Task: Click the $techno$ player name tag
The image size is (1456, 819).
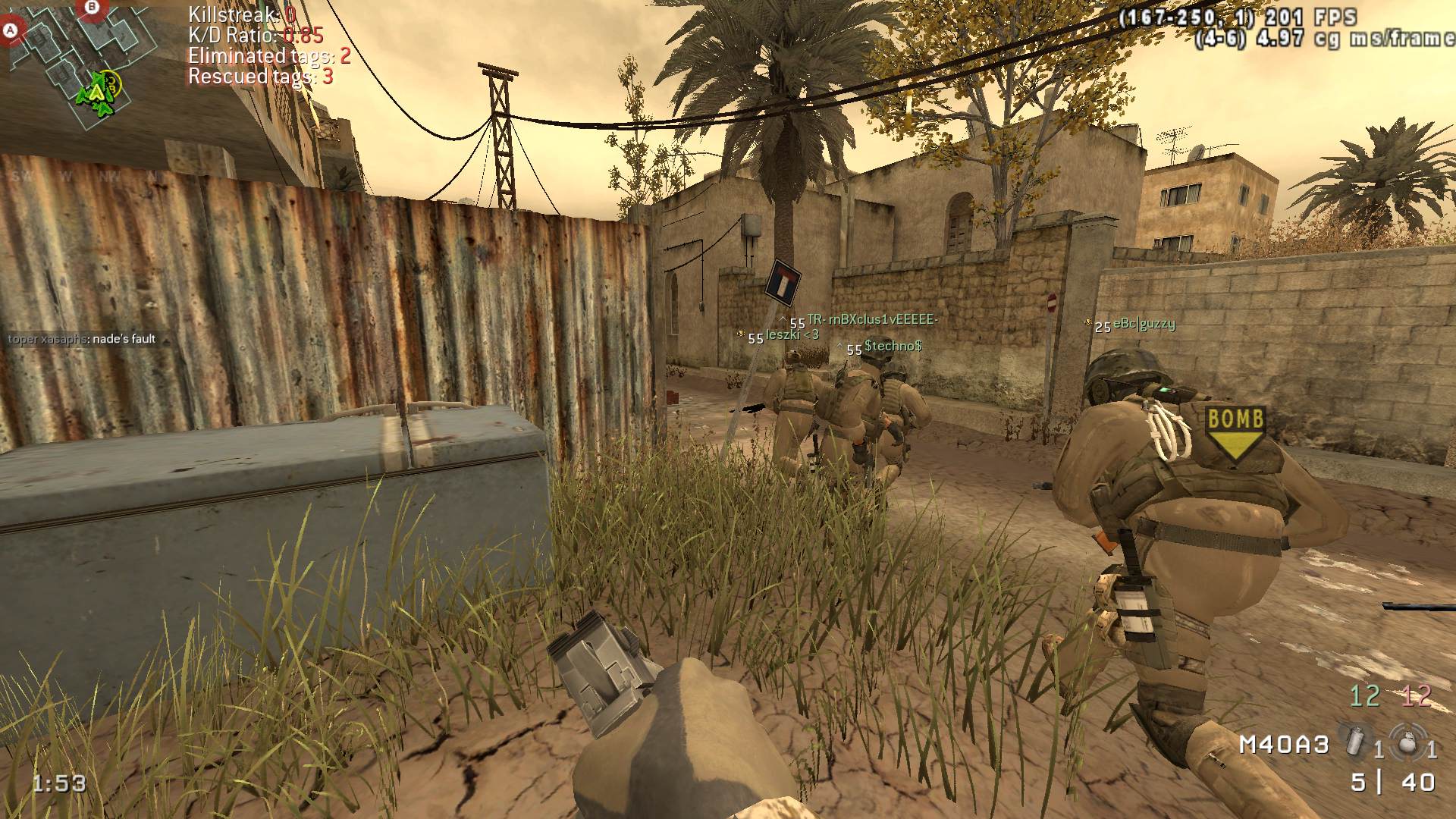Action: coord(893,346)
